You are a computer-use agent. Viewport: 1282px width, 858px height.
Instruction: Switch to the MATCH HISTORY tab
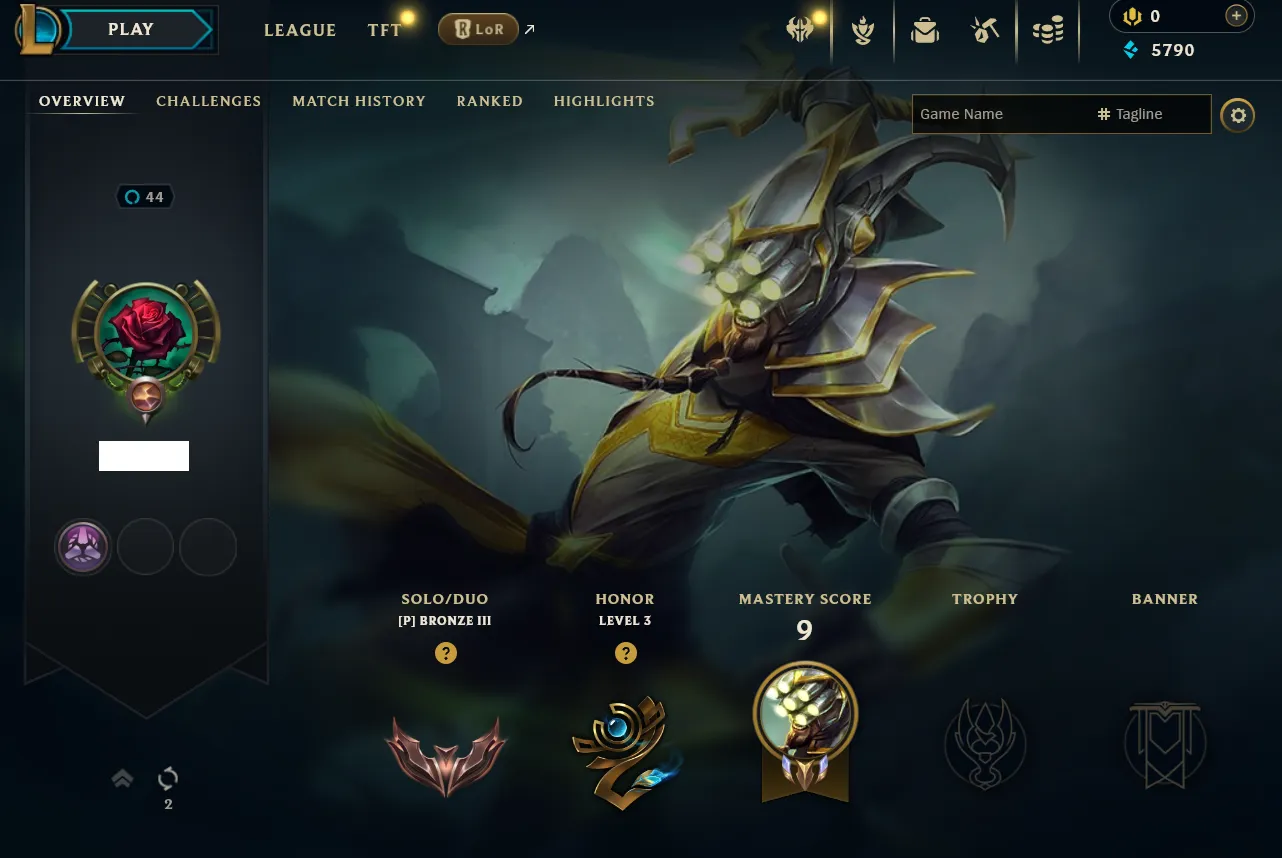point(359,101)
